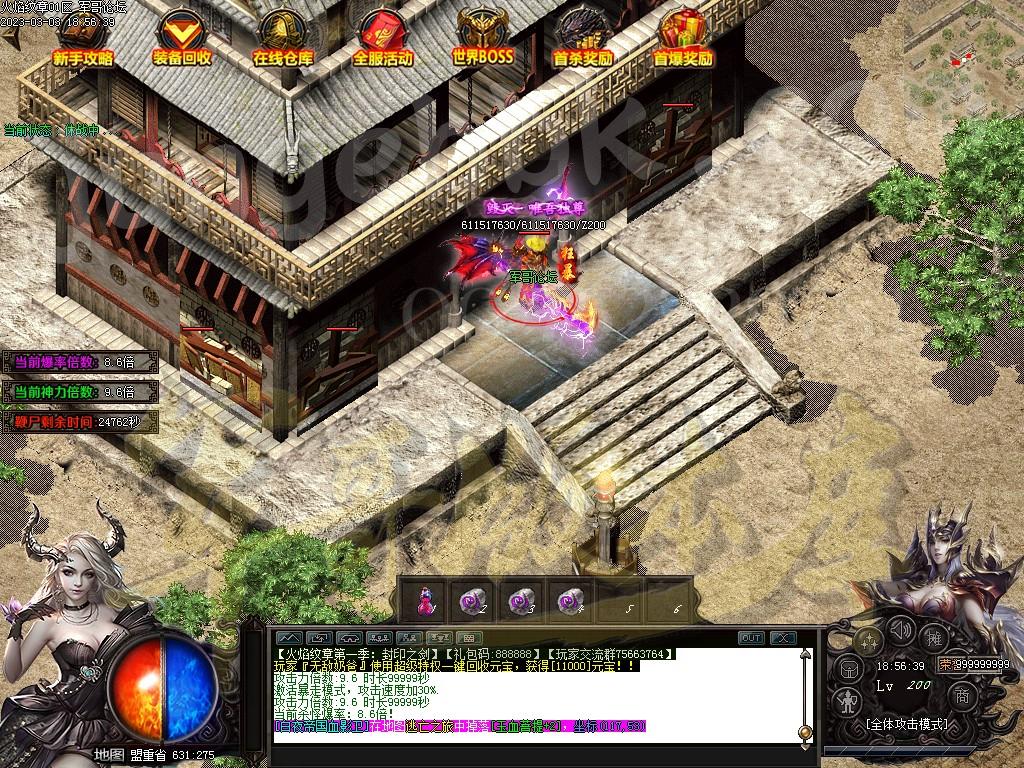Viewport: 1024px width, 768px height.
Task: Use the purple scroll in hotbar slot 2
Action: coord(472,600)
